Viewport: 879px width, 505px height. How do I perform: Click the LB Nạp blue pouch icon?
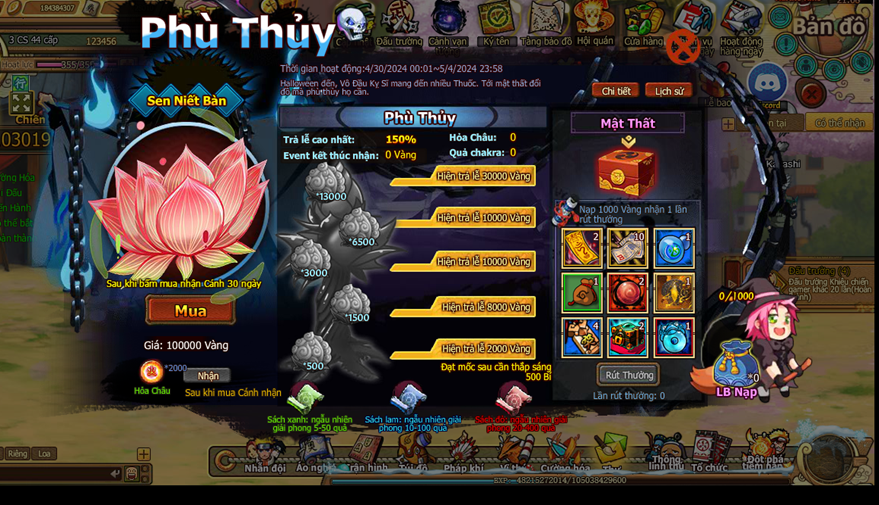point(736,366)
